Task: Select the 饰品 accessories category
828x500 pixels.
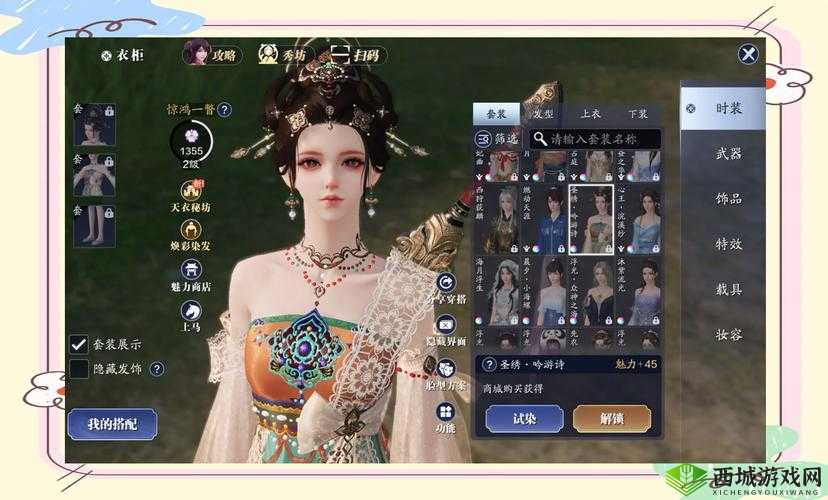Action: pos(729,198)
